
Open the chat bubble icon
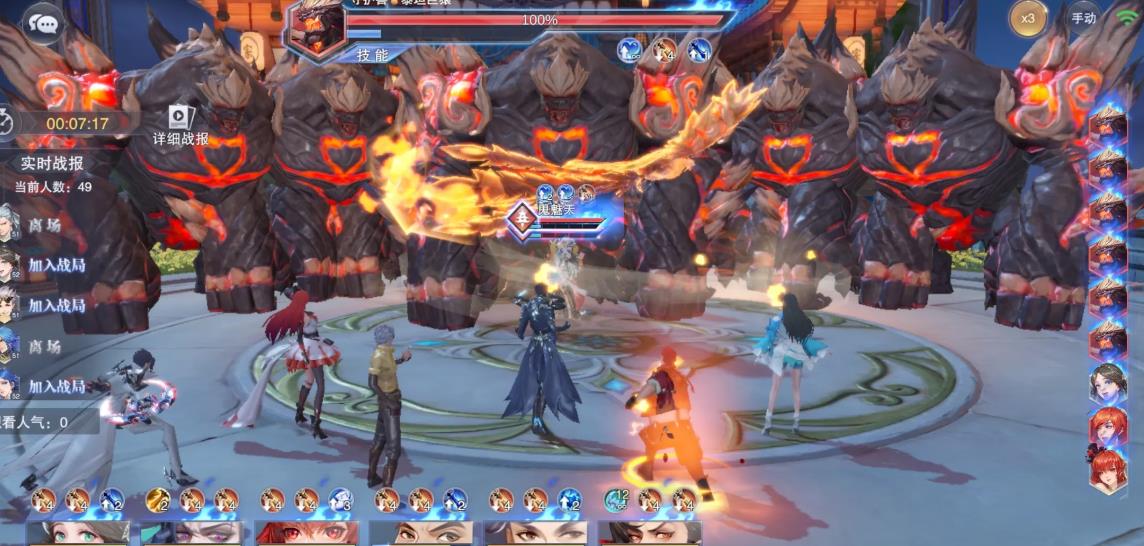coord(42,22)
